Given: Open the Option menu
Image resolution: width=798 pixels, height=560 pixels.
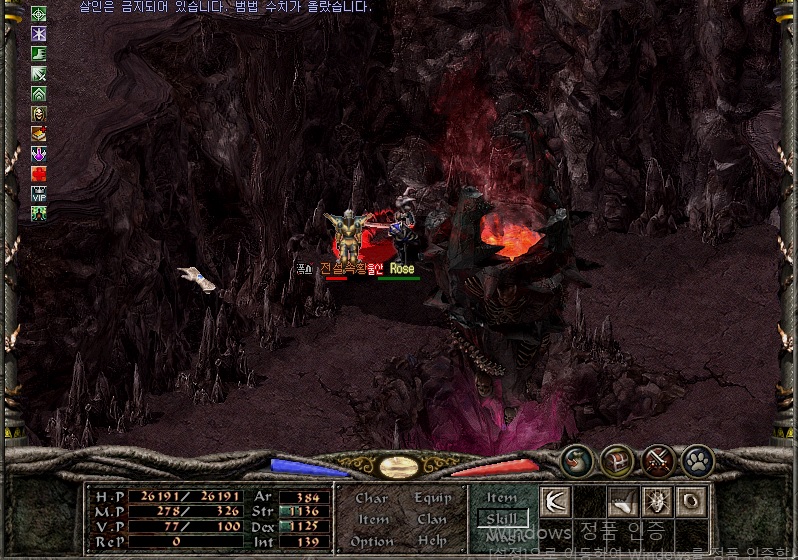Looking at the screenshot, I should click(x=372, y=541).
